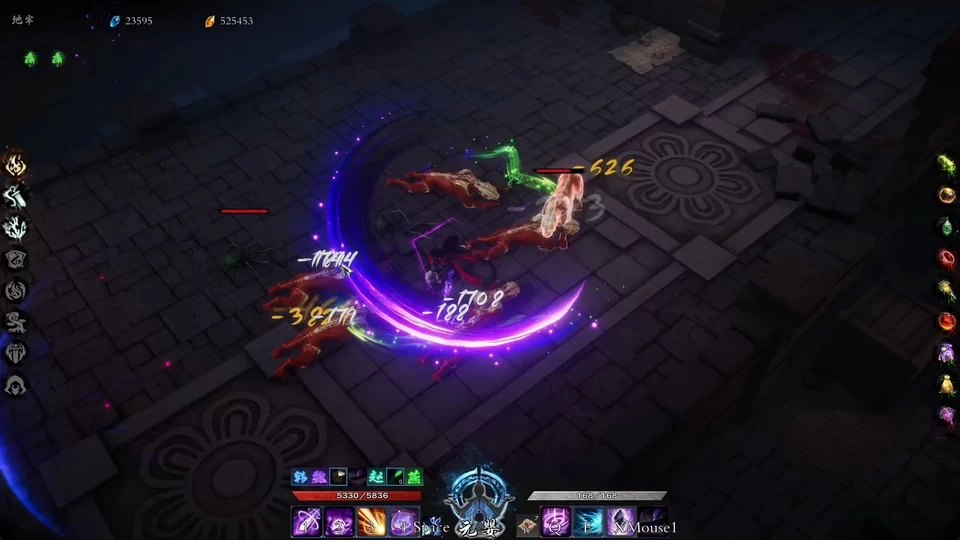Select the dragon-shaped icon in left sidebar
The image size is (960, 540).
click(x=16, y=322)
